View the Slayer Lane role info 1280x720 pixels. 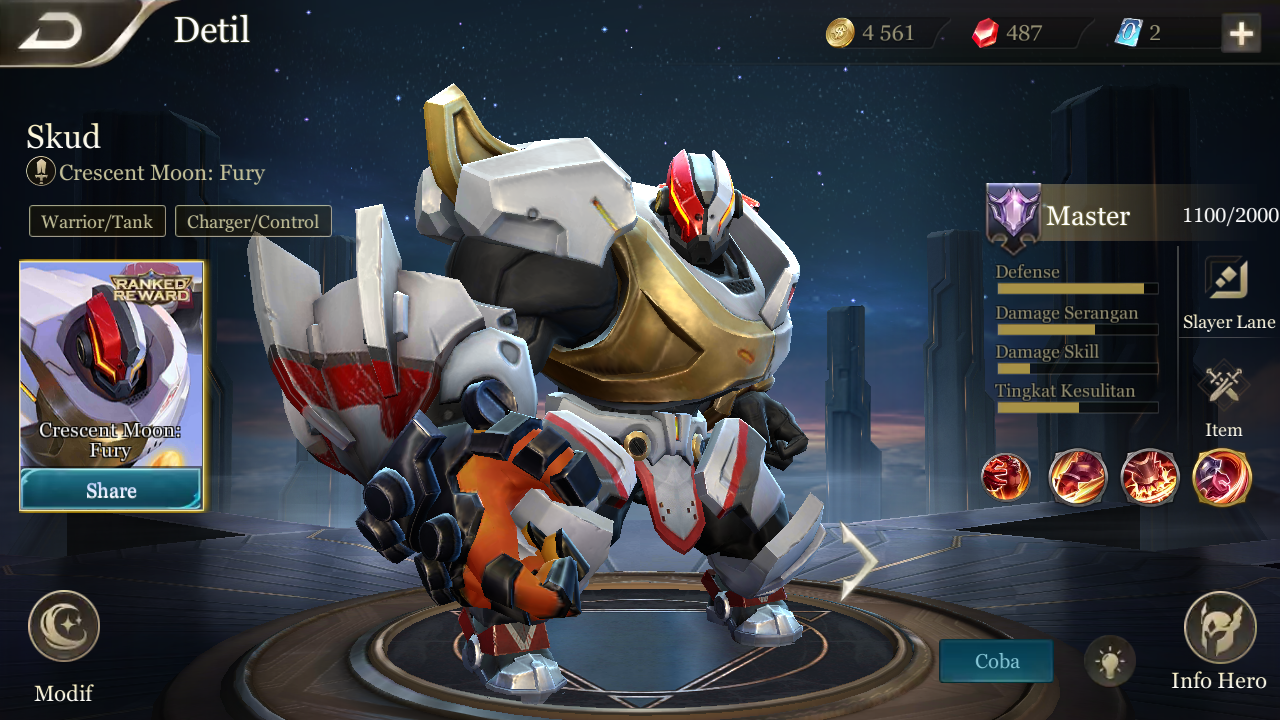pos(1228,280)
